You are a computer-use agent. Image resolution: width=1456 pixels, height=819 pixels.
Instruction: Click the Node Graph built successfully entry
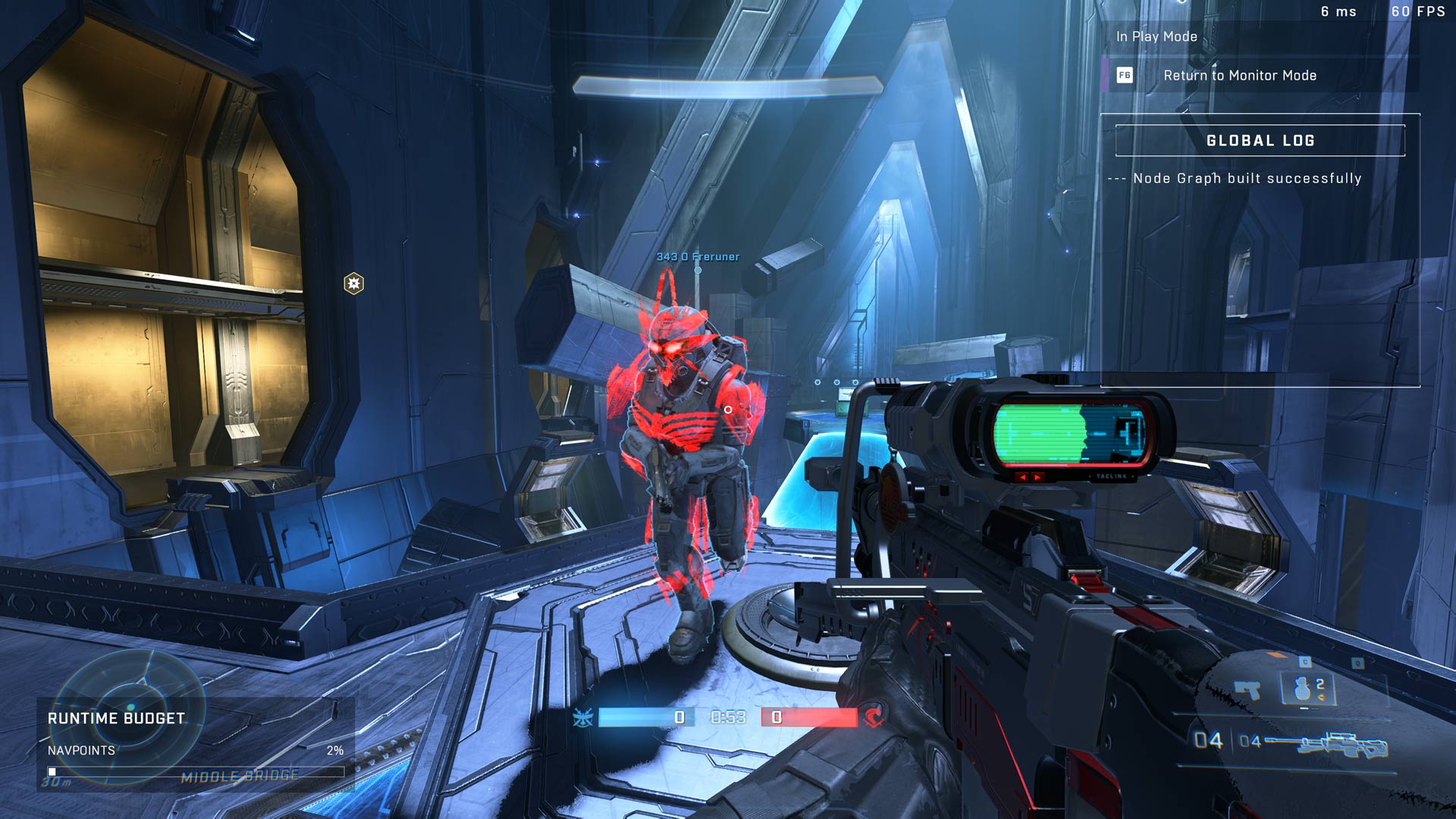click(1235, 179)
